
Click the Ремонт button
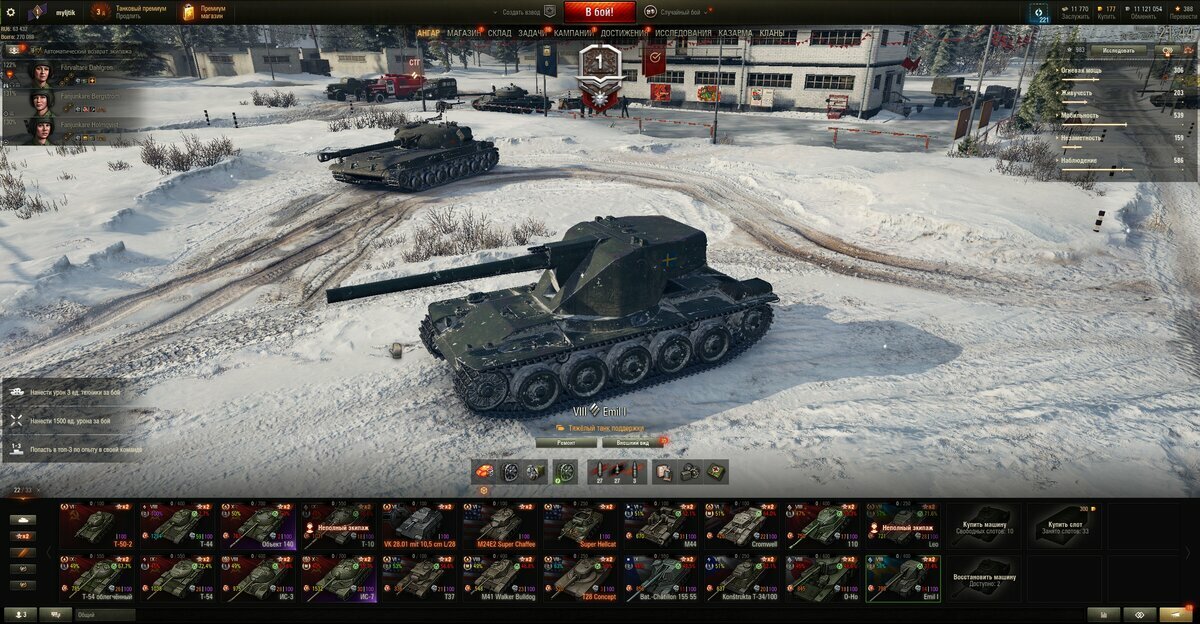[x=566, y=441]
